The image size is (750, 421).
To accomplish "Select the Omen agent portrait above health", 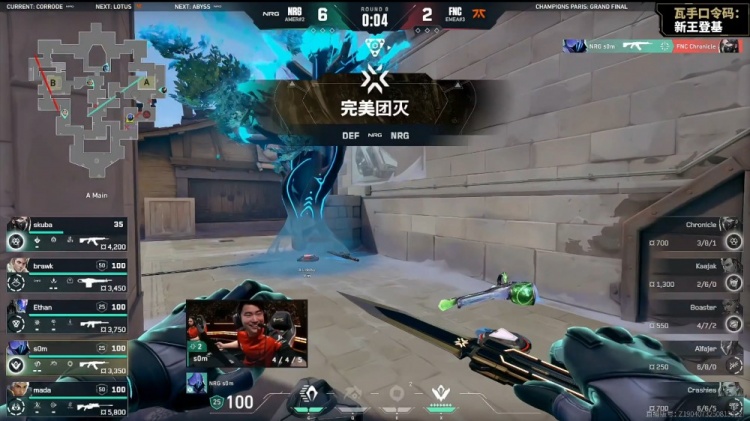I will 196,381.
